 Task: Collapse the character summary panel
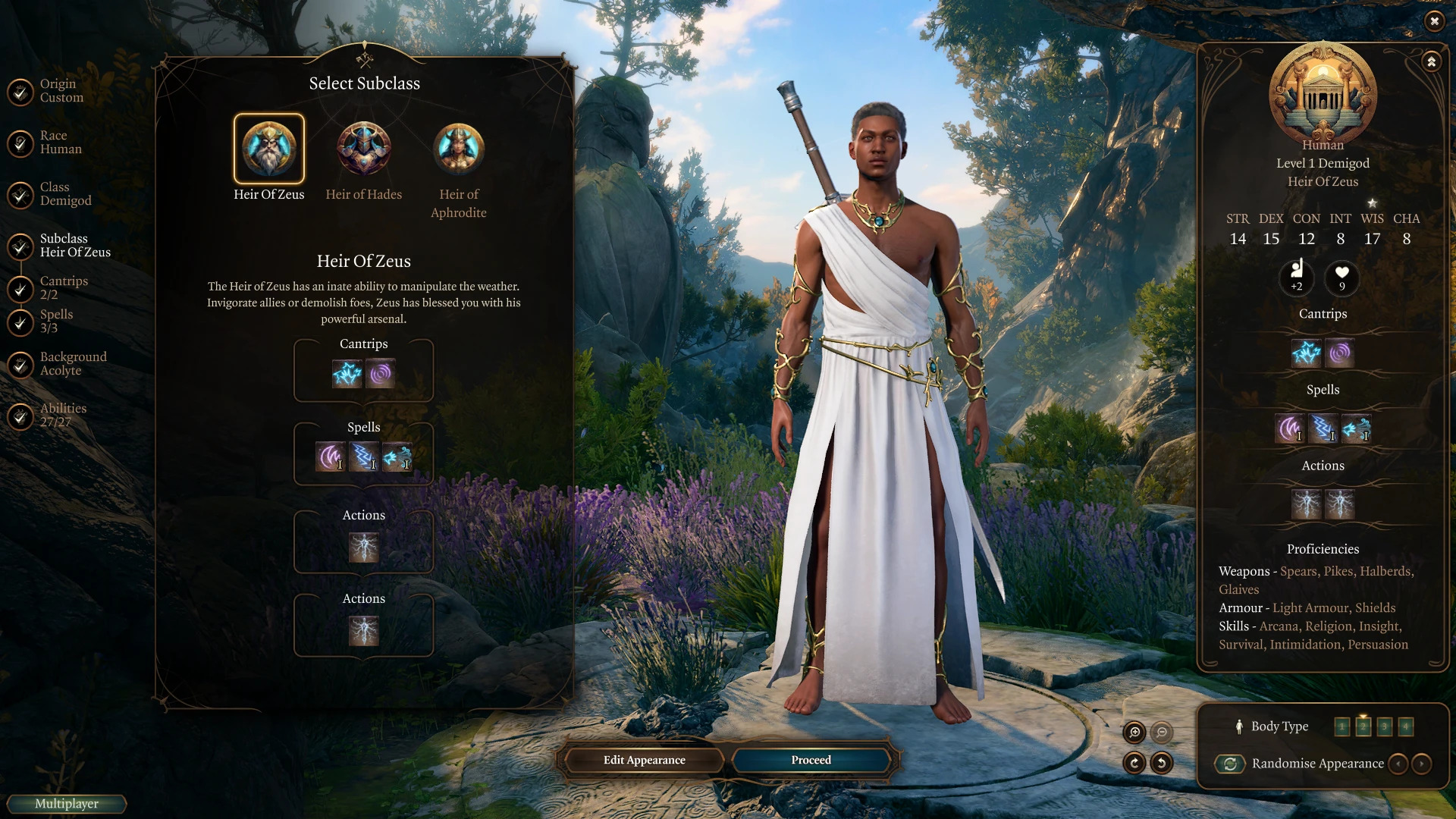[x=1431, y=62]
